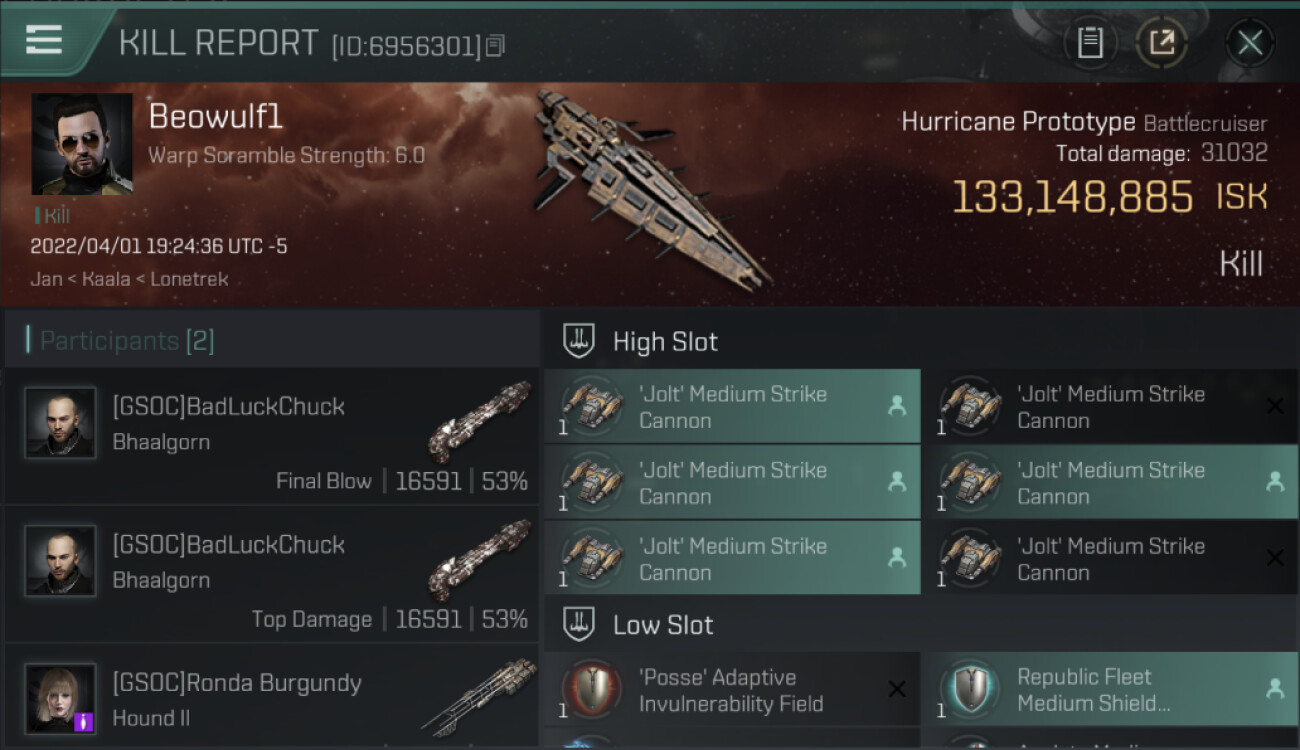Copy the kill report ID

coord(497,45)
